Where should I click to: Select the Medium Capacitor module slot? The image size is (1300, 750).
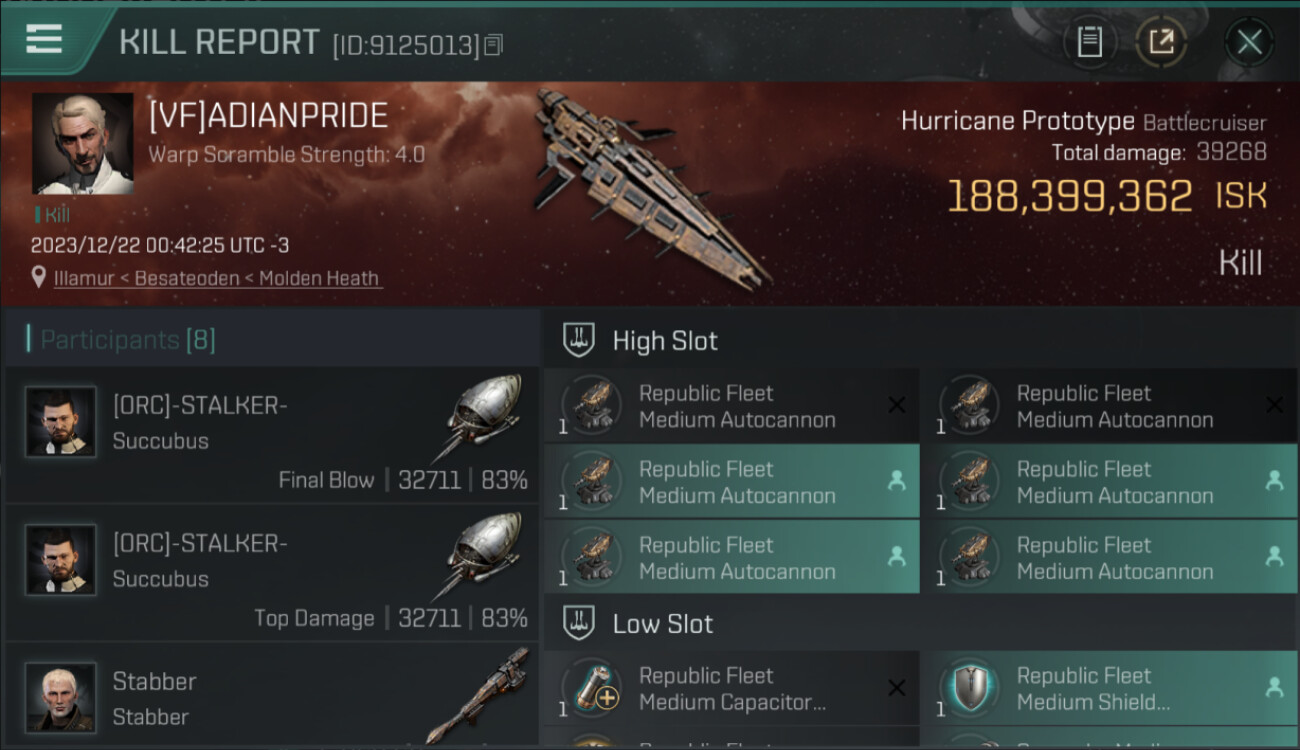[x=732, y=688]
